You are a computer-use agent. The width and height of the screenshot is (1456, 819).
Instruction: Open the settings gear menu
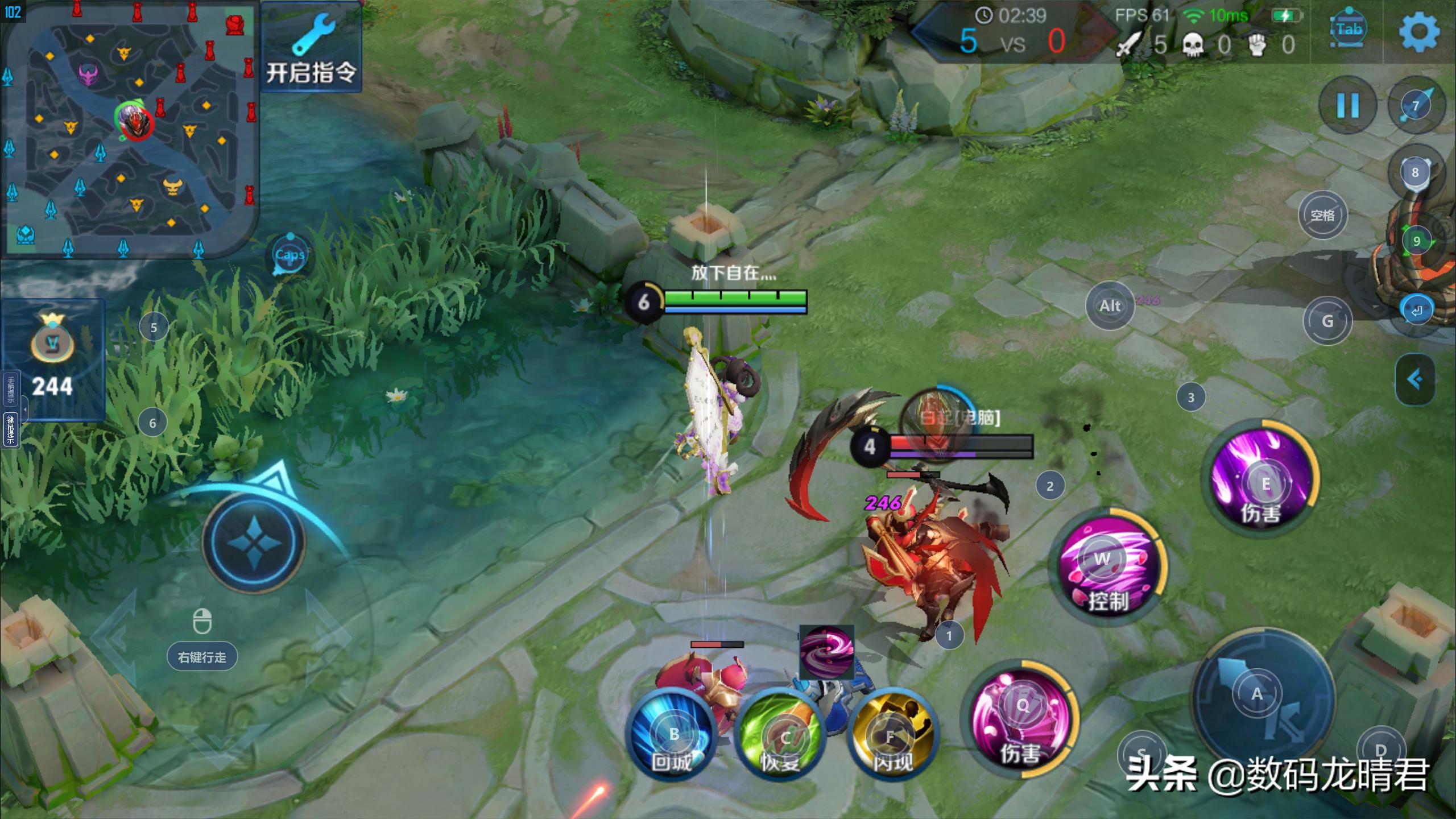tap(1418, 32)
